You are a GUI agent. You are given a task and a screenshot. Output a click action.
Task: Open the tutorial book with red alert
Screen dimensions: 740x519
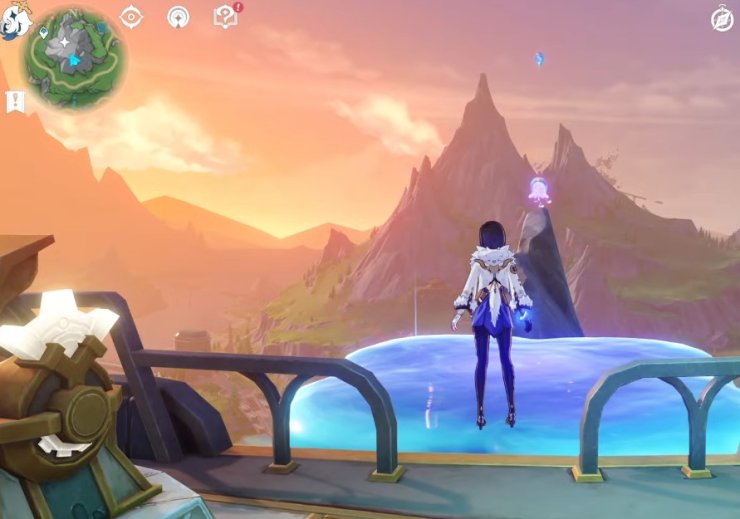click(225, 17)
